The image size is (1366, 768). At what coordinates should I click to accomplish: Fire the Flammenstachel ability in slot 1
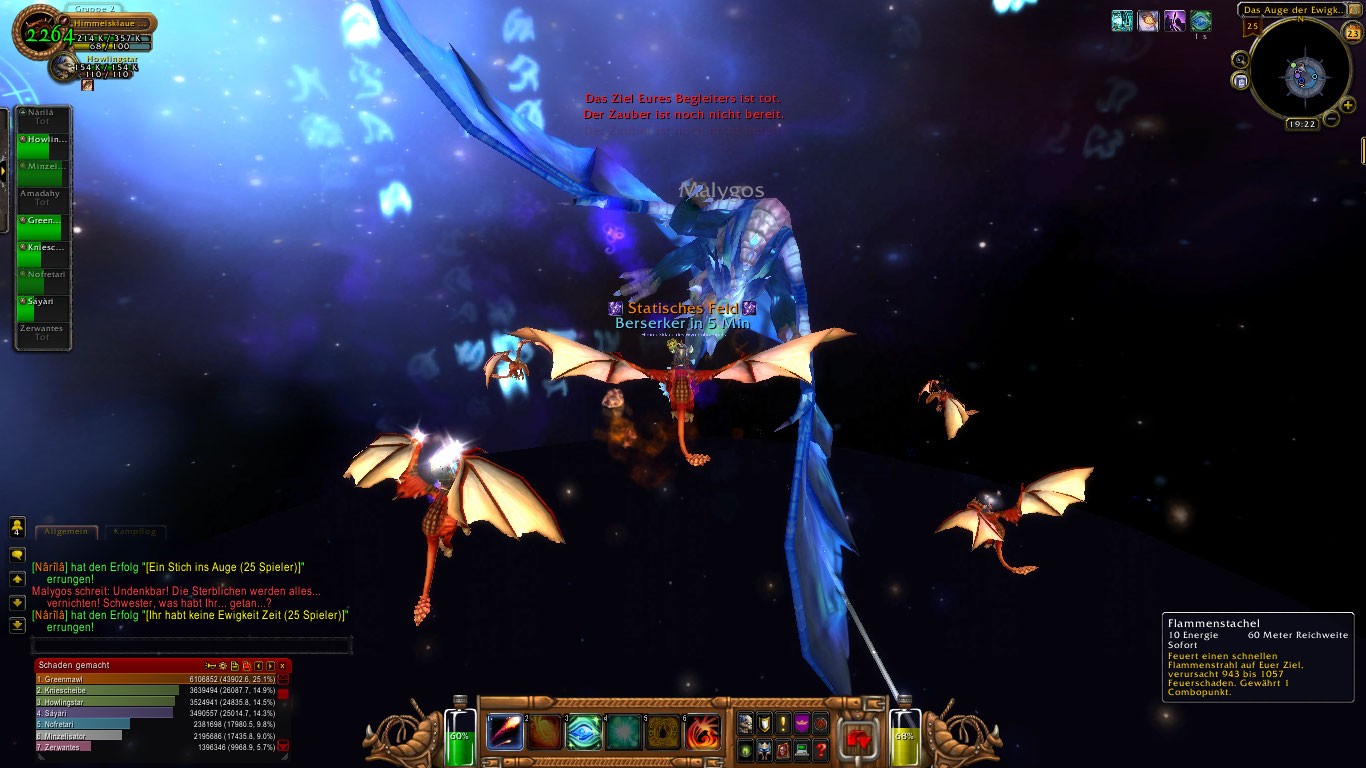pos(505,732)
